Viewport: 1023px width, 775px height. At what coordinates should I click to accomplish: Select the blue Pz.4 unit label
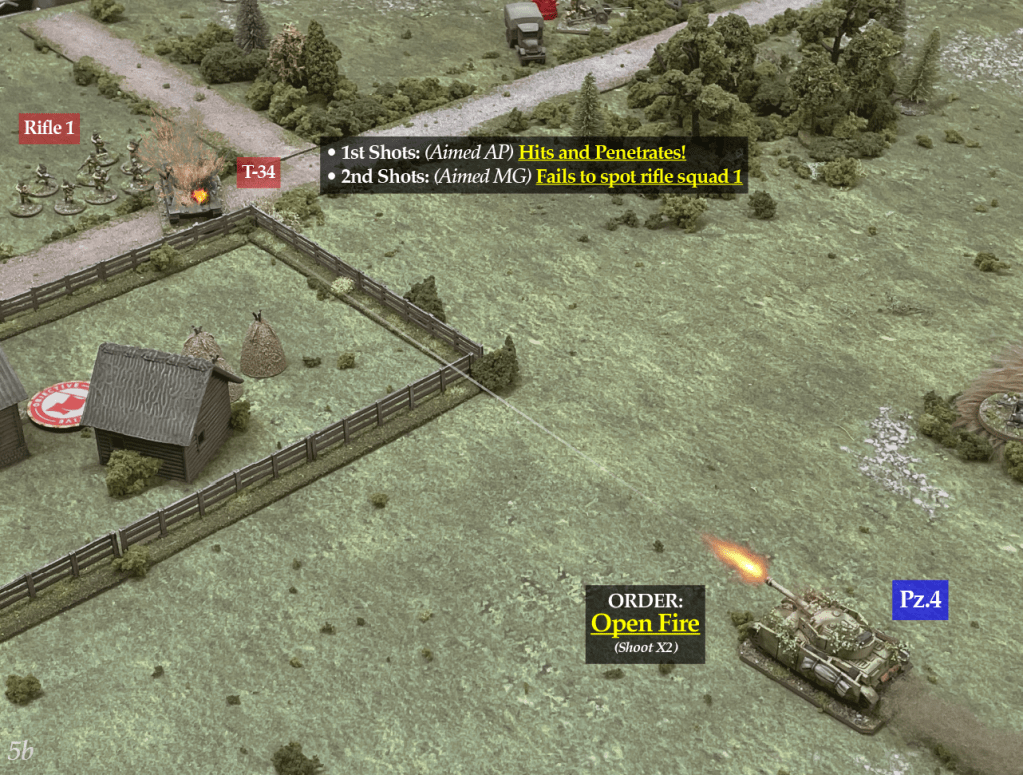(x=919, y=600)
